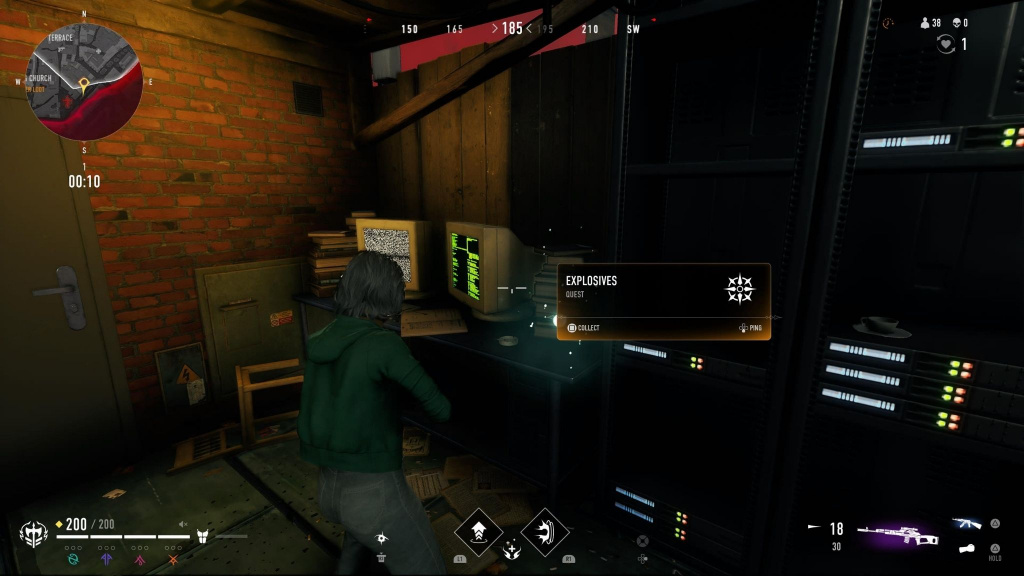
Task: Switch to the secondary assault rifle
Action: pyautogui.click(x=966, y=523)
